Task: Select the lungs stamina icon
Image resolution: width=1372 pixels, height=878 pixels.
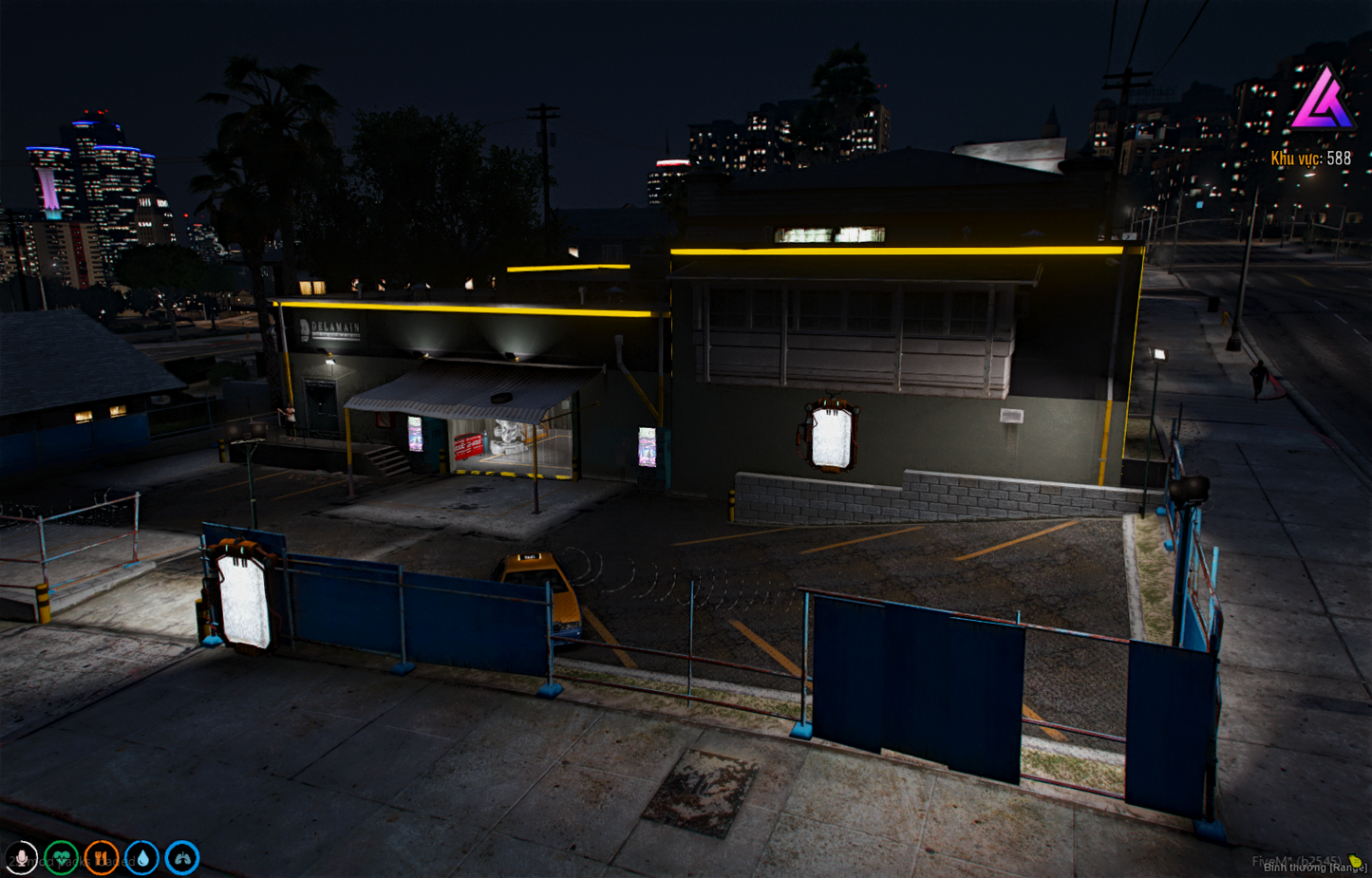Action: 181,857
